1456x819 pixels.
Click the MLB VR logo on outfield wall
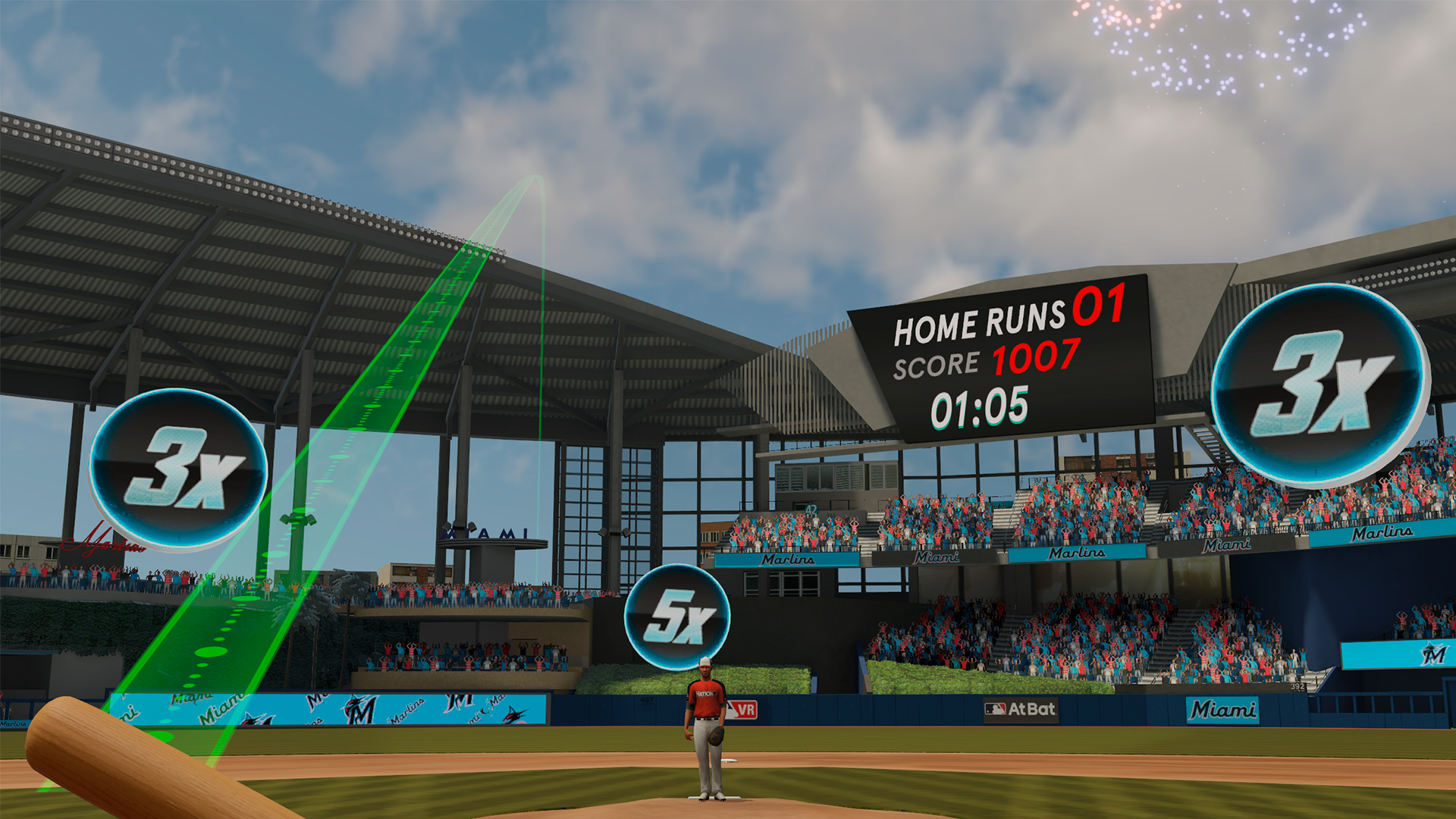tap(742, 708)
